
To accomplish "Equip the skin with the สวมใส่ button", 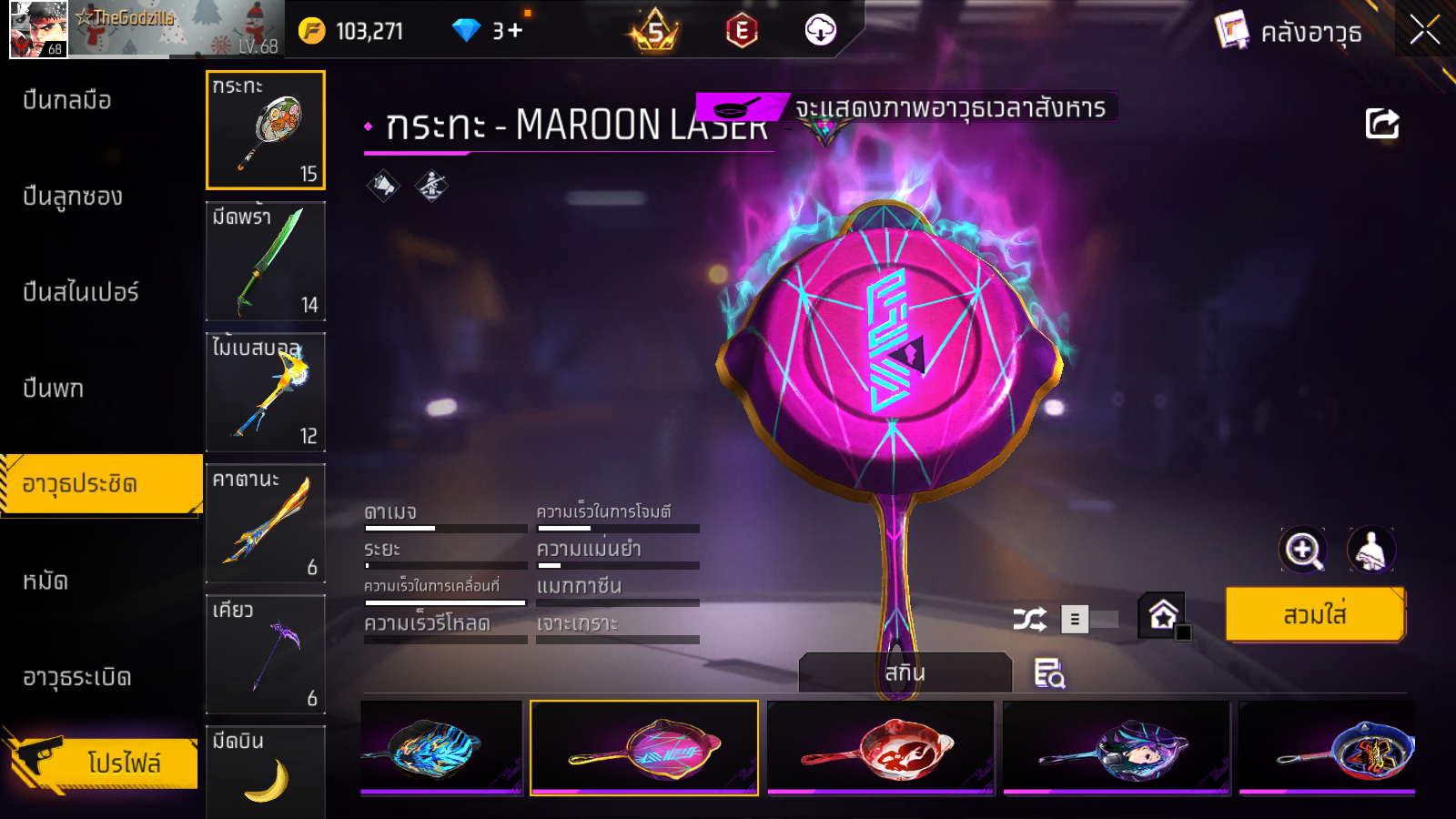I will tap(1315, 614).
